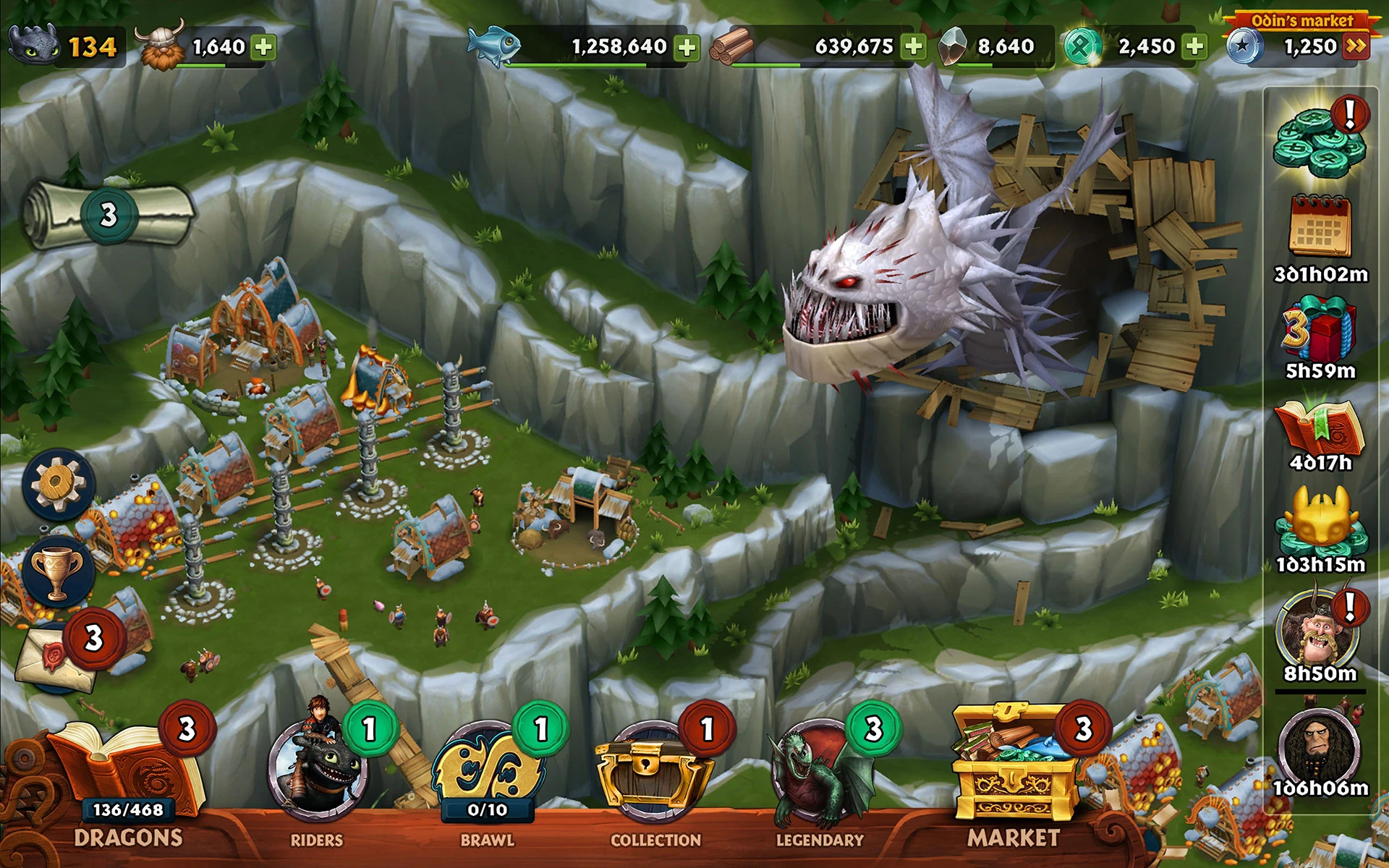Add more wood with the plus button
The image size is (1389, 868).
pyautogui.click(x=914, y=47)
